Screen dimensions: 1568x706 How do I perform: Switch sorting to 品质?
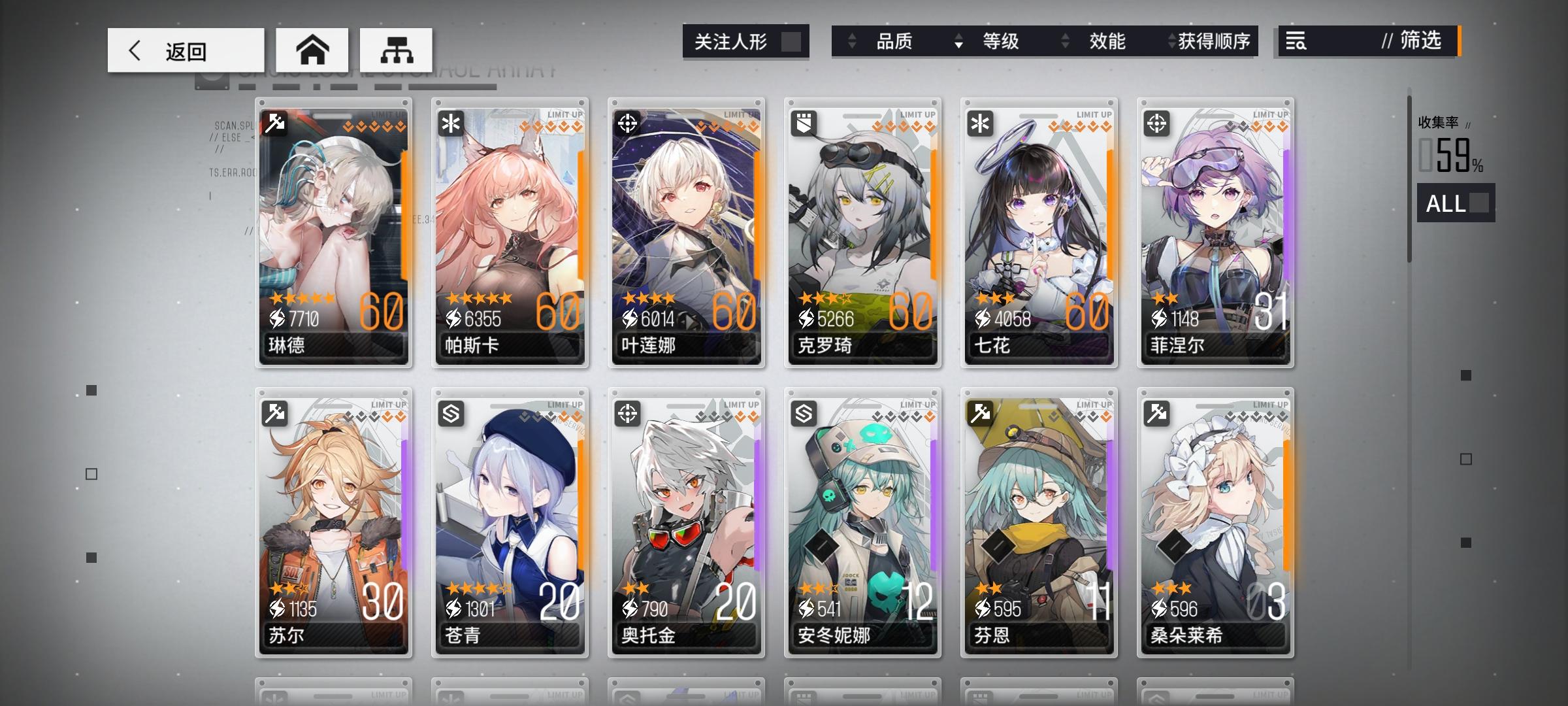[895, 41]
